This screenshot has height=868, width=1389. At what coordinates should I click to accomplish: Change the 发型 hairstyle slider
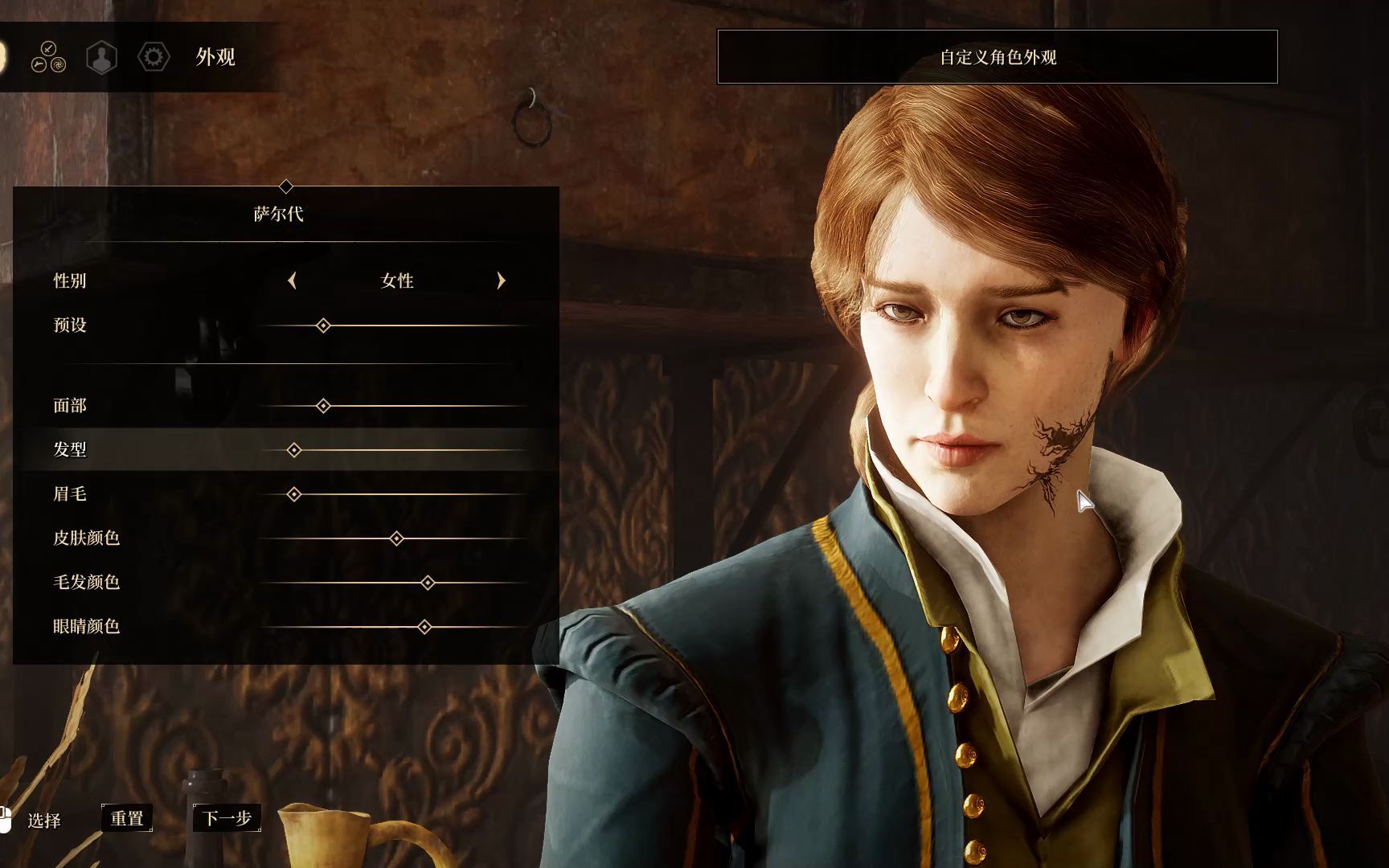[x=294, y=450]
